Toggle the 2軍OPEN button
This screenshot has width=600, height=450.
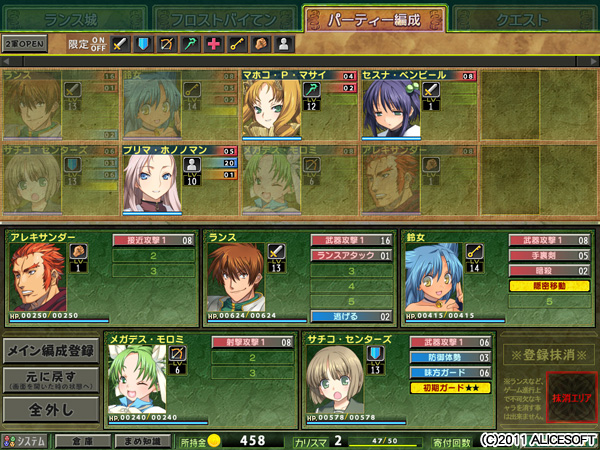click(24, 44)
